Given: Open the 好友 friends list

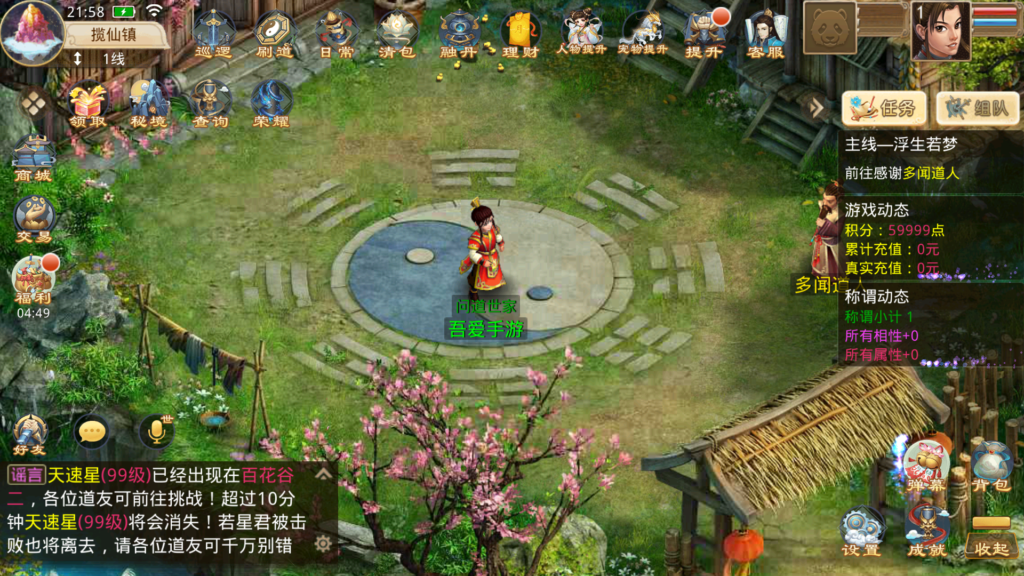Looking at the screenshot, I should (x=30, y=435).
